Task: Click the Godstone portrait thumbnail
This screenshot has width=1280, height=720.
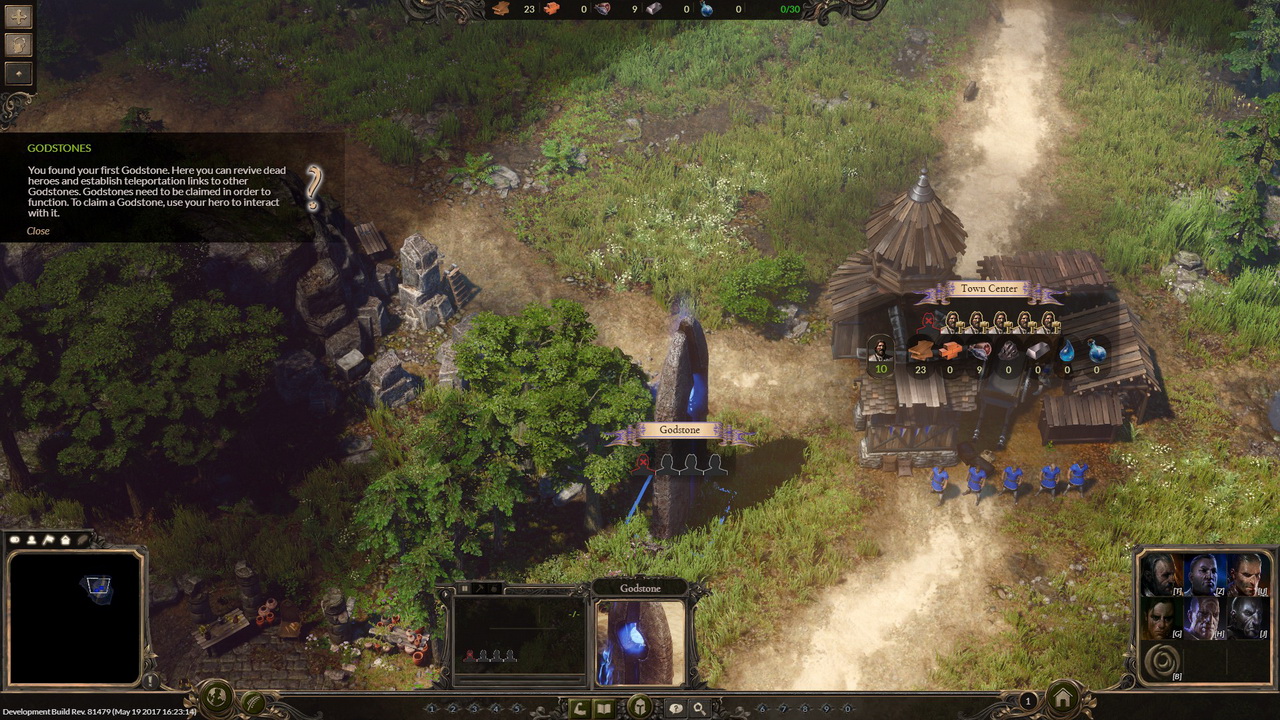Action: click(x=640, y=642)
